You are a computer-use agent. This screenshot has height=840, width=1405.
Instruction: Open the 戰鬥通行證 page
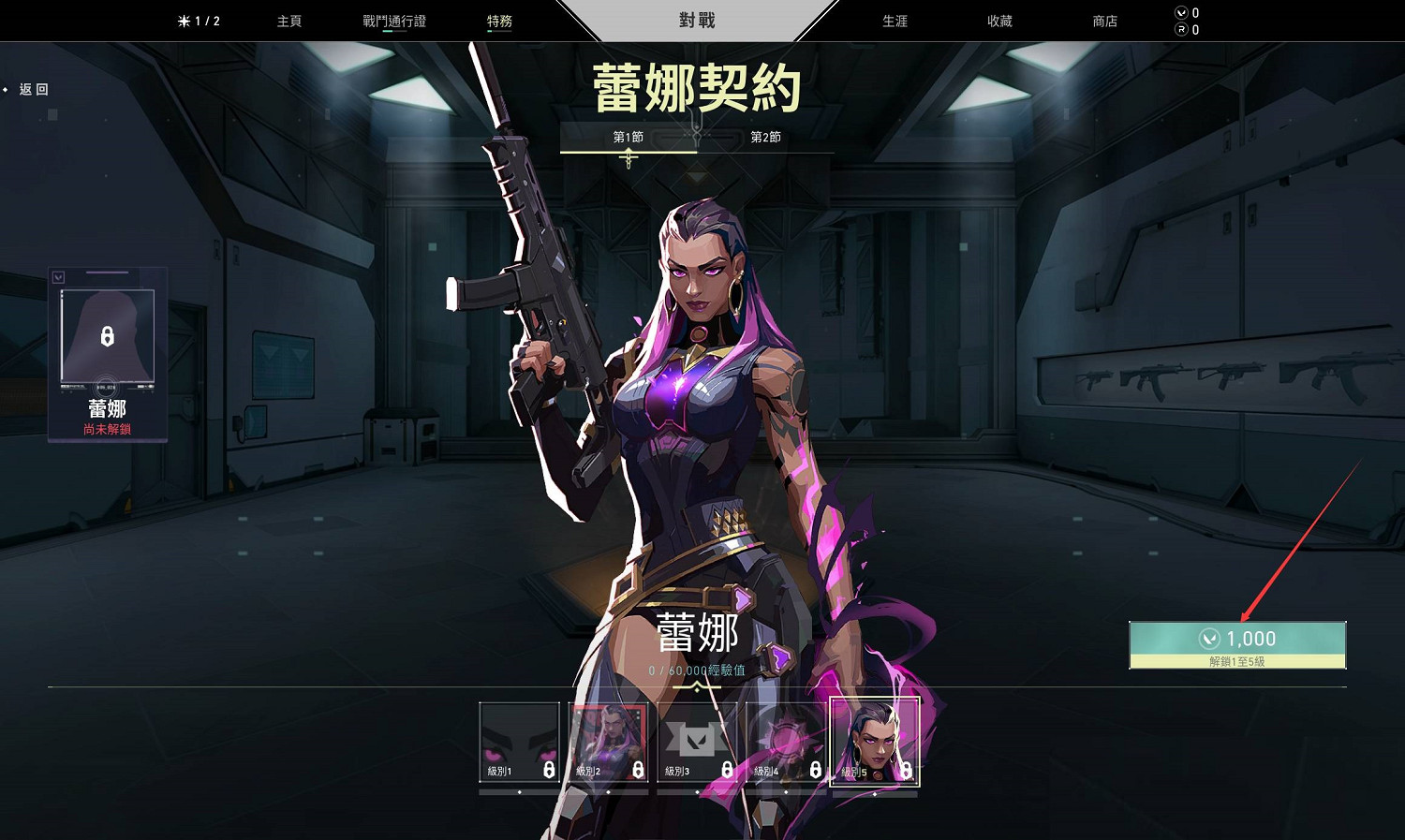[394, 21]
